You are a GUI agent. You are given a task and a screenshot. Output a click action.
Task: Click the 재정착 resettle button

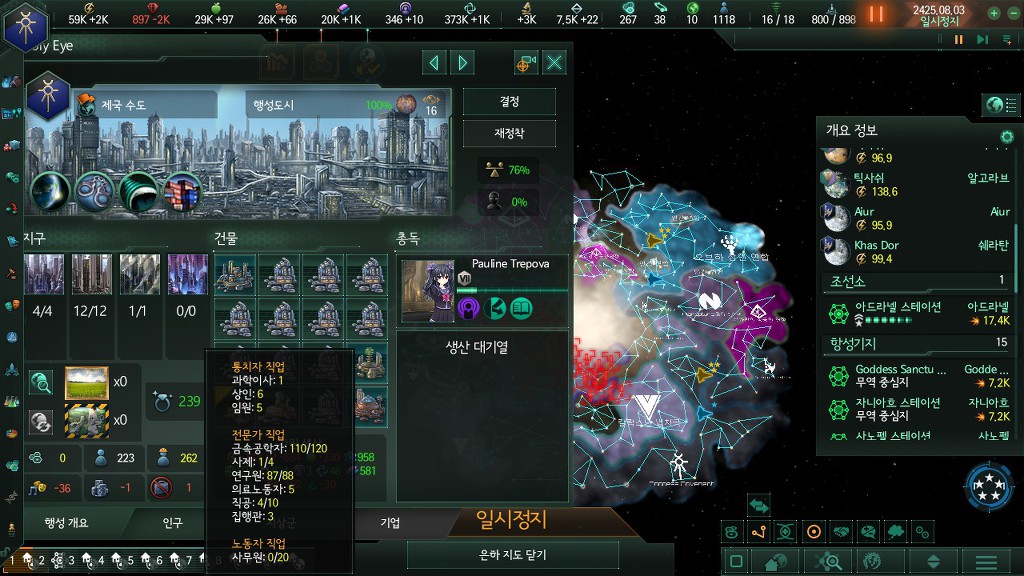509,133
